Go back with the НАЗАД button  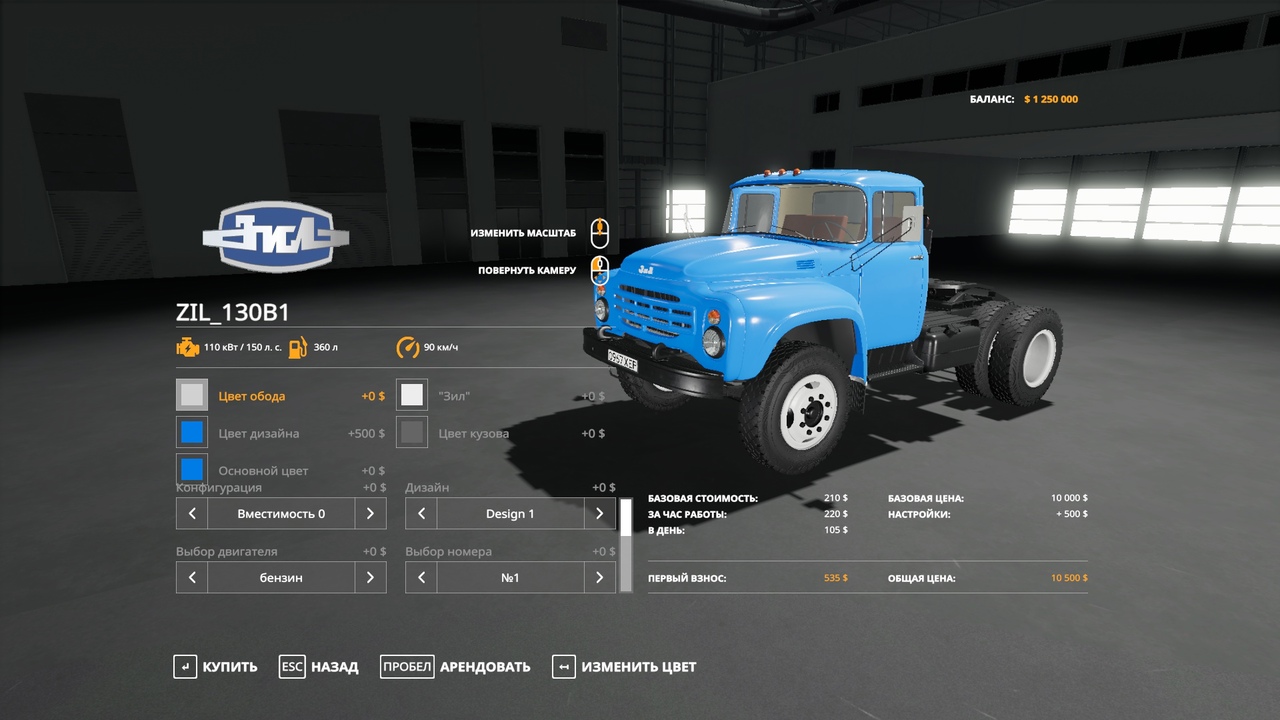coord(319,667)
